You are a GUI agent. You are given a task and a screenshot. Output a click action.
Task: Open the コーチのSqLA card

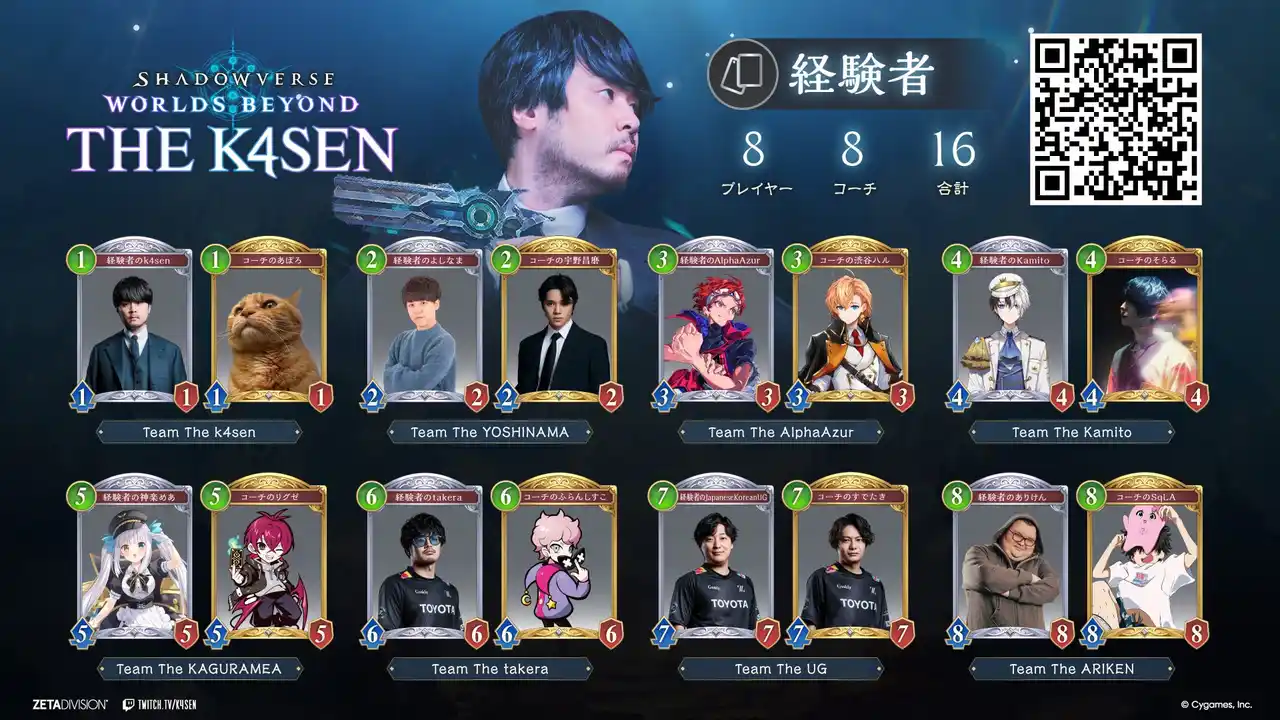1144,562
